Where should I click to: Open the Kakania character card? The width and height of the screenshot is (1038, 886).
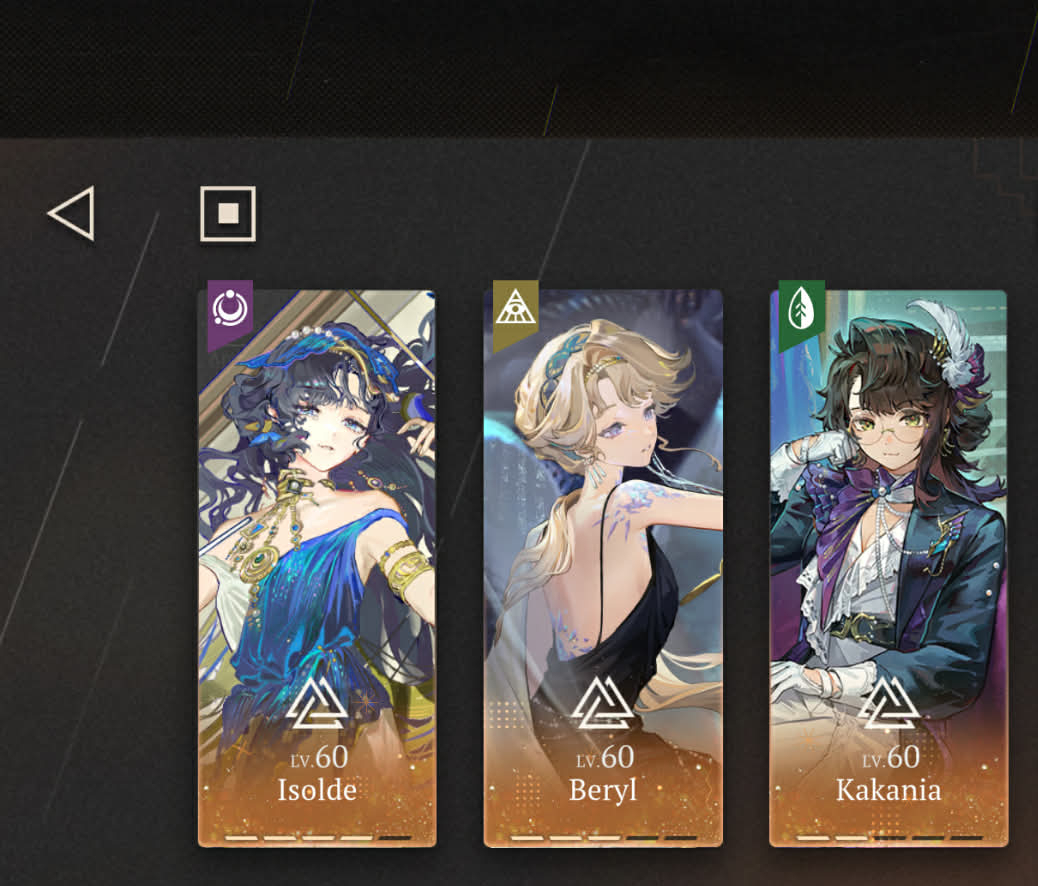click(x=888, y=569)
